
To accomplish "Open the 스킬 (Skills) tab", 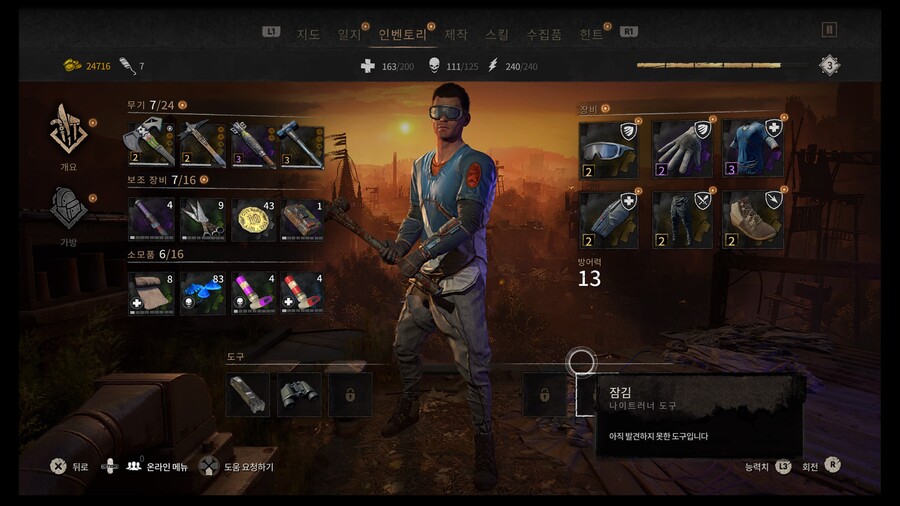I will (496, 34).
